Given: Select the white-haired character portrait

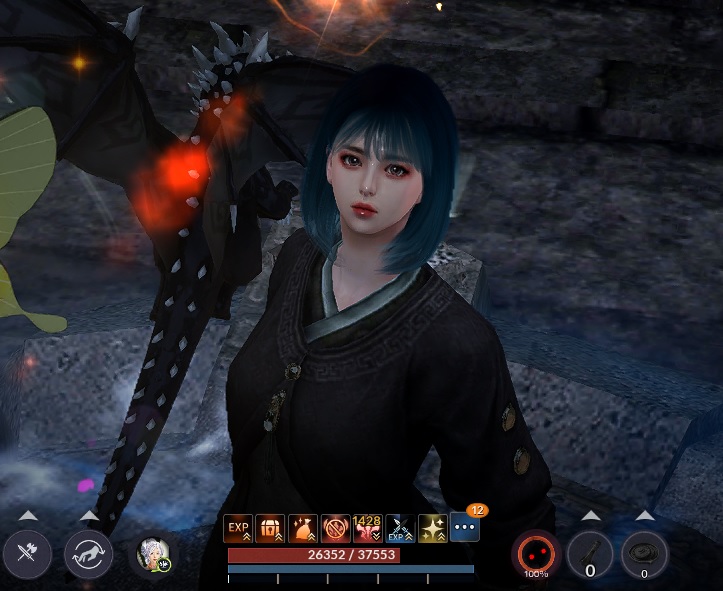Looking at the screenshot, I should pos(155,554).
